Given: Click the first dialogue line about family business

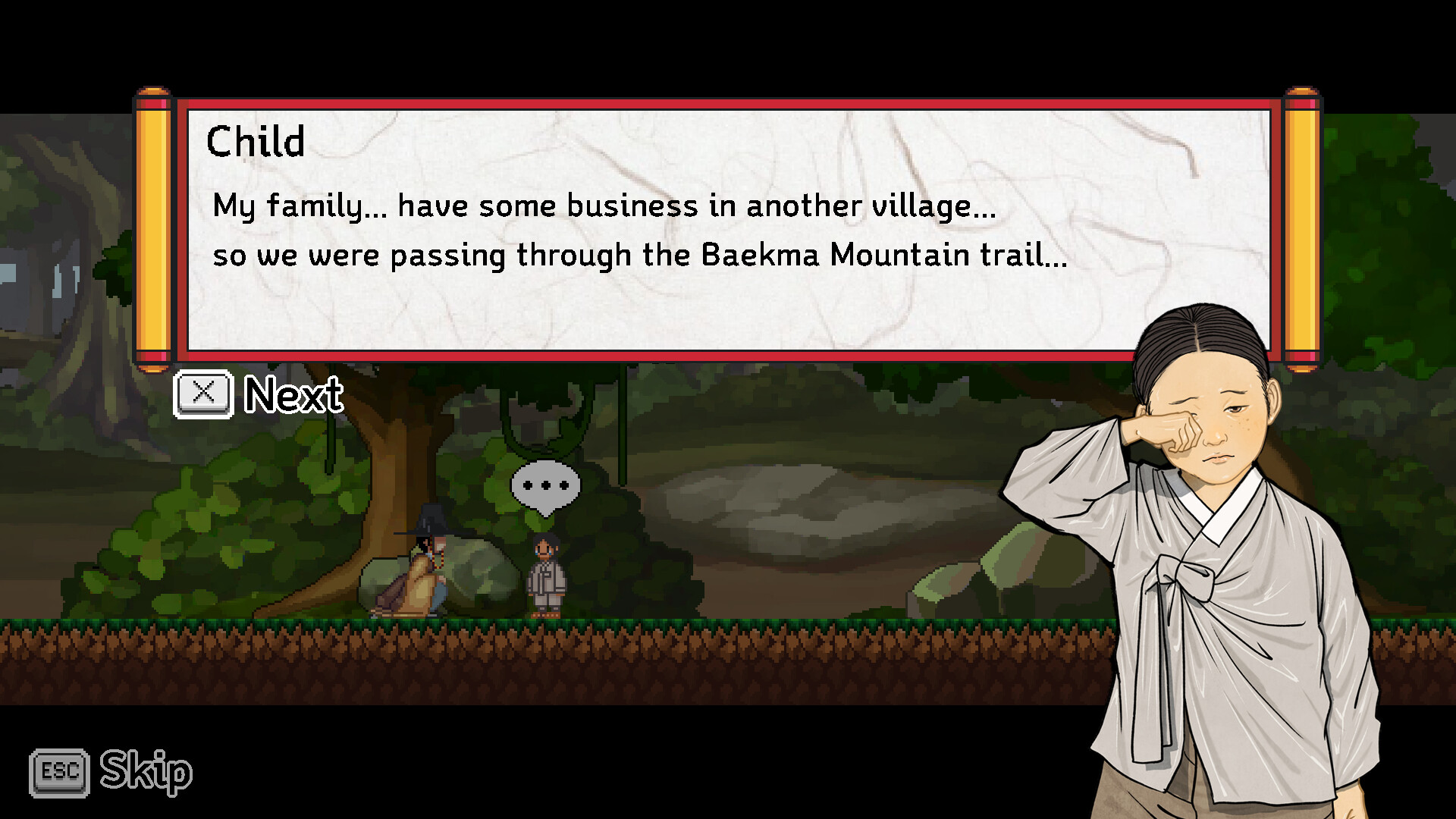Looking at the screenshot, I should pos(603,205).
